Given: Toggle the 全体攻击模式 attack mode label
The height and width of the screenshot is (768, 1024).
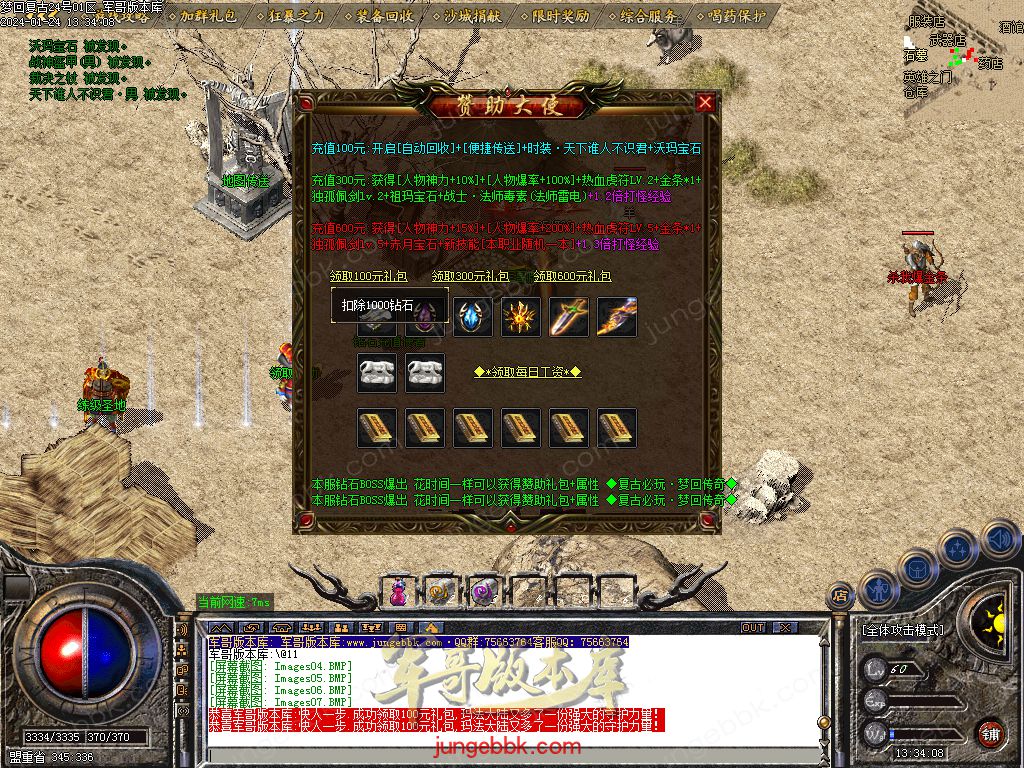Looking at the screenshot, I should [x=902, y=630].
